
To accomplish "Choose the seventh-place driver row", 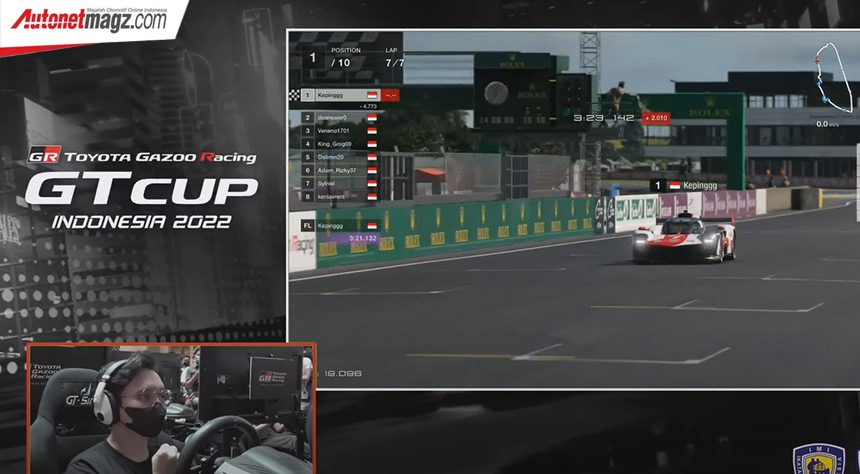I will click(x=340, y=182).
